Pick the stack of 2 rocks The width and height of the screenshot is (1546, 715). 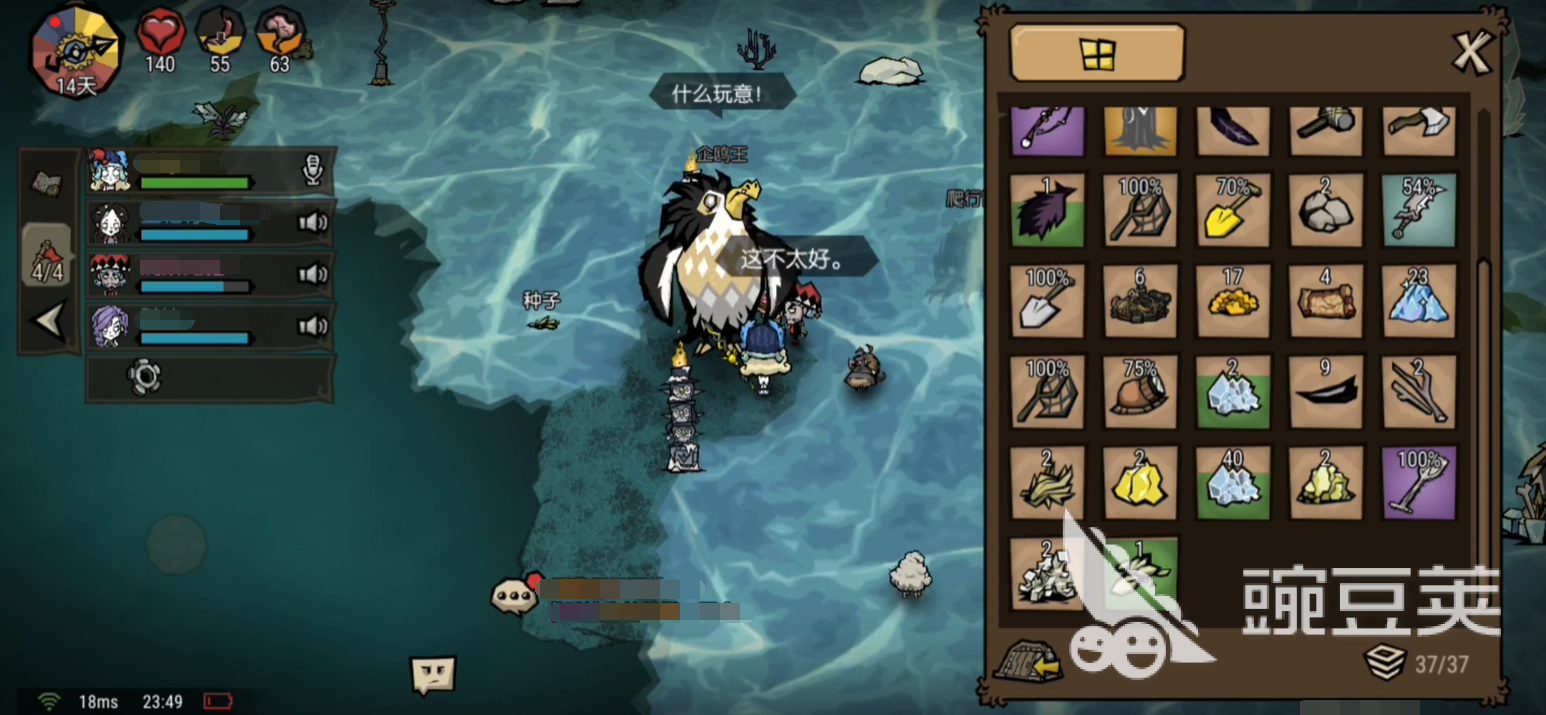pos(1325,209)
